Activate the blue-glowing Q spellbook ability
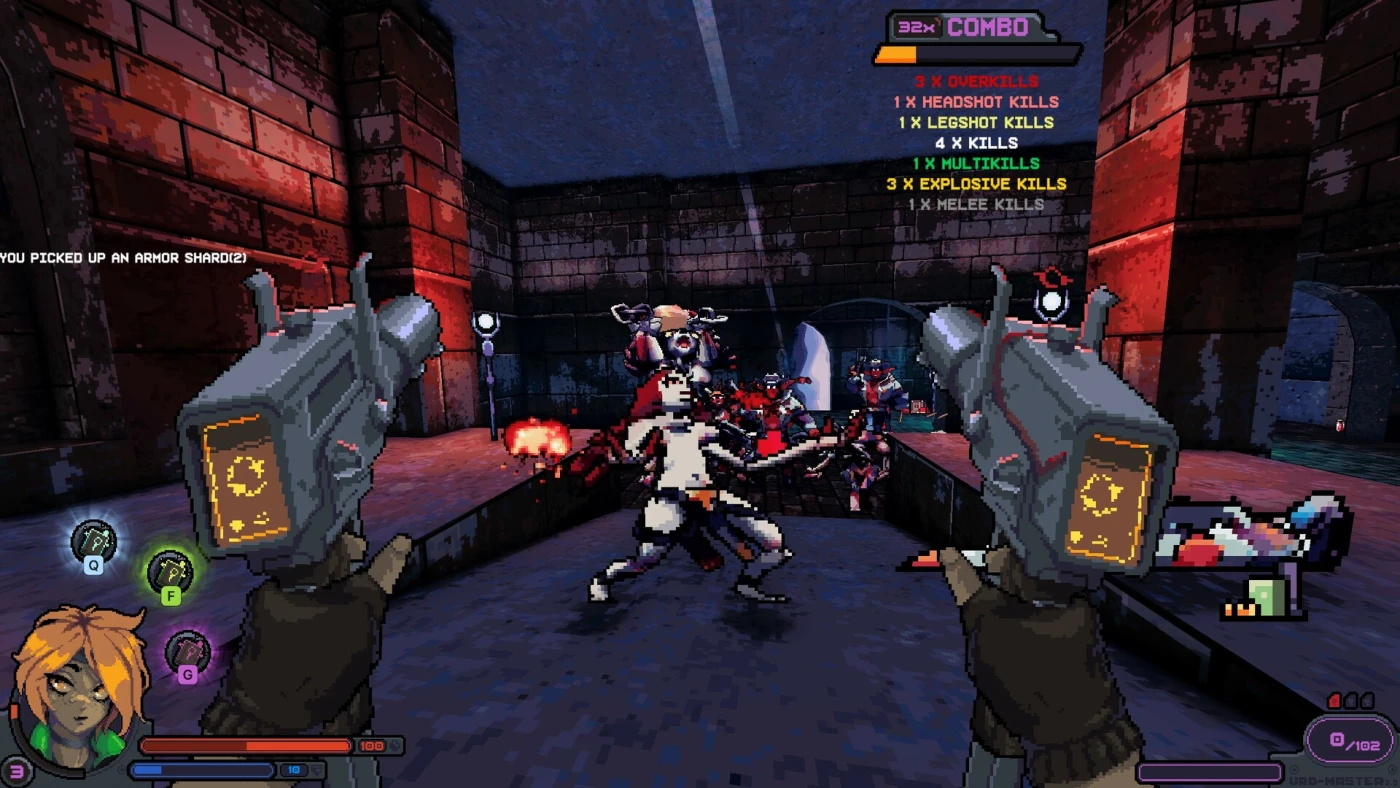 coord(93,543)
